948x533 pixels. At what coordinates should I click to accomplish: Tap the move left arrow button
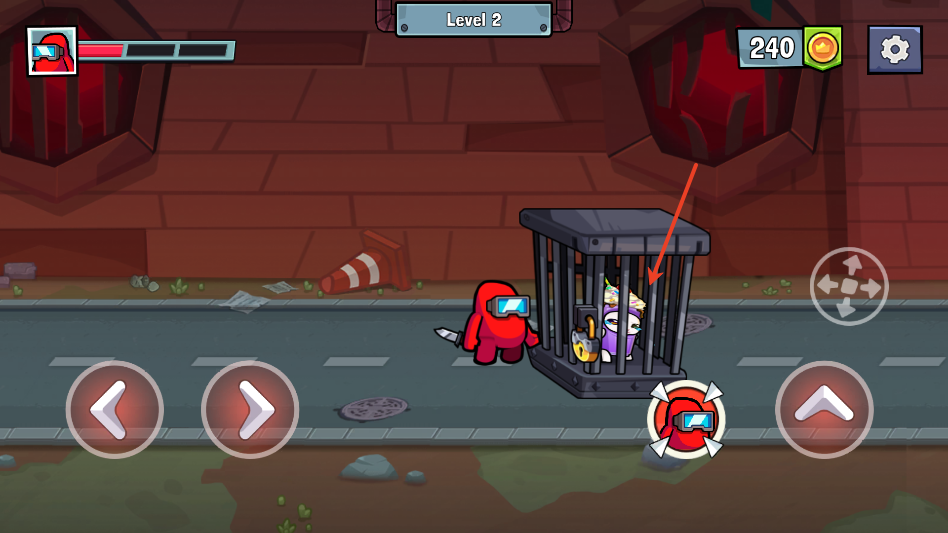point(115,409)
